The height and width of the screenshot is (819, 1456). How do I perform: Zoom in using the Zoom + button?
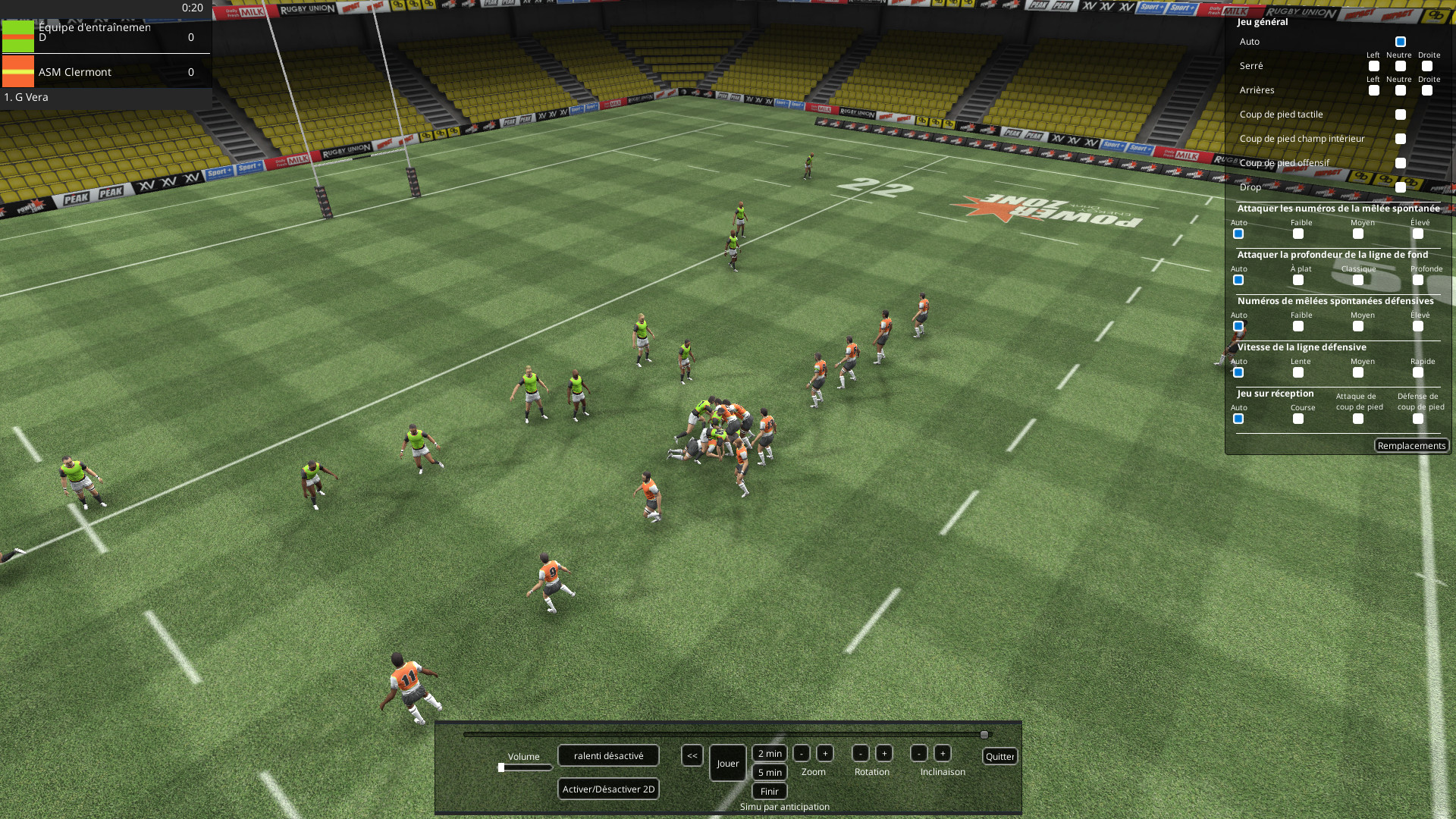click(x=824, y=753)
